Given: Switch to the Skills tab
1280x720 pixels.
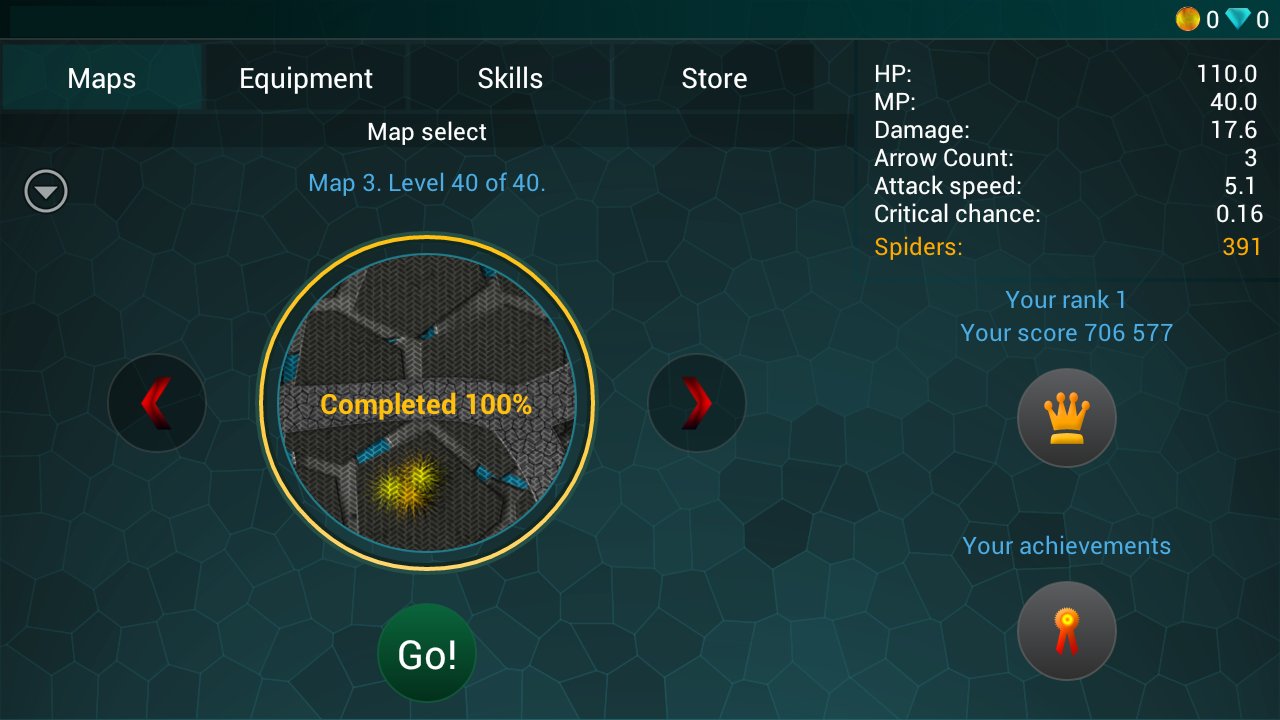Looking at the screenshot, I should tap(510, 78).
